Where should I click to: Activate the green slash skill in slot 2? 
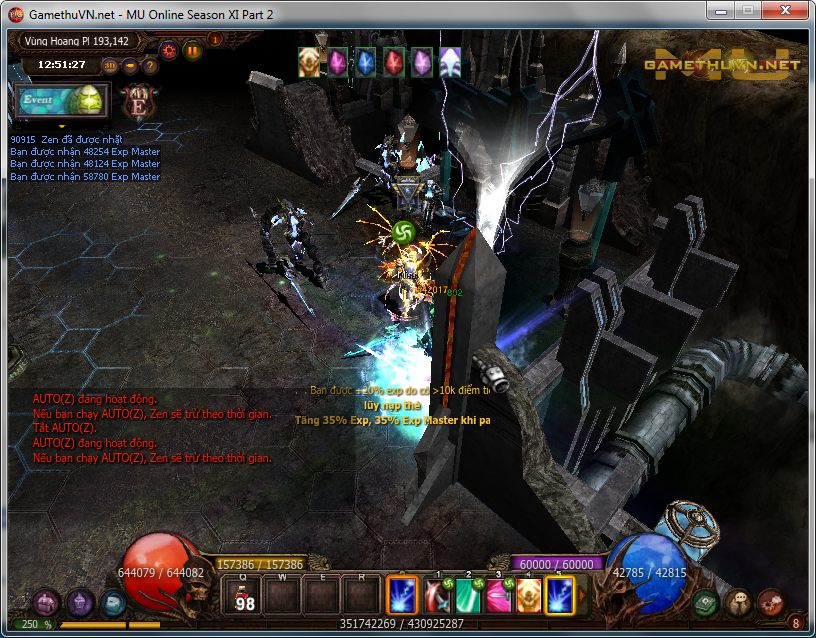(x=468, y=596)
